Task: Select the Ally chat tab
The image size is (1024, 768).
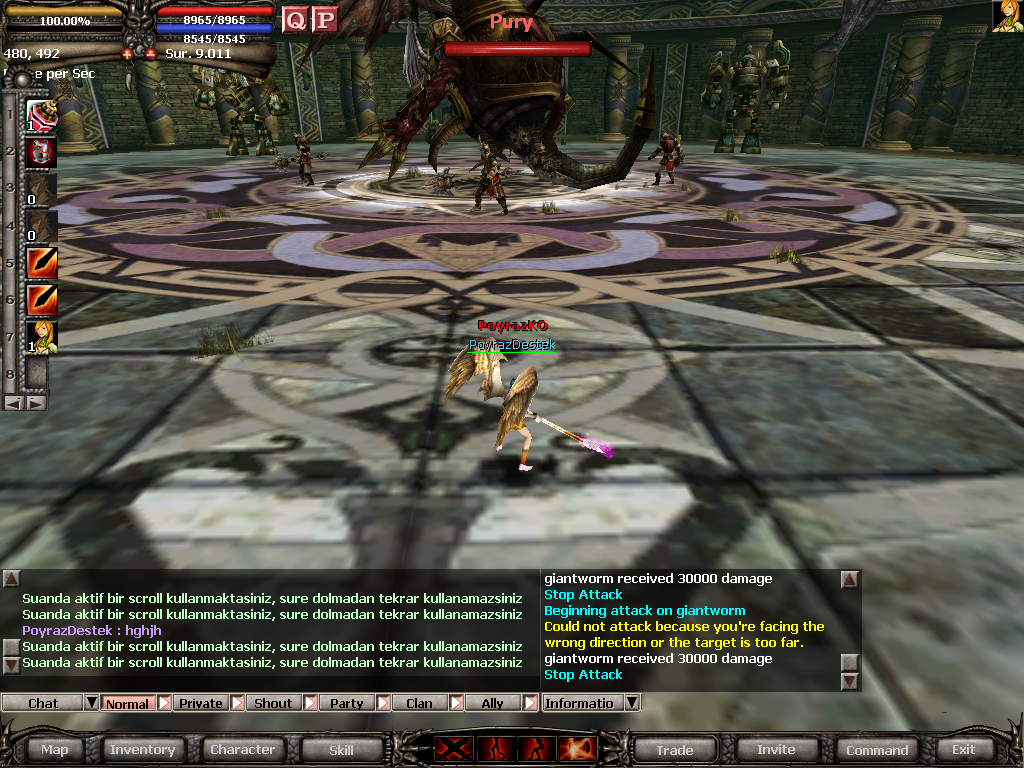Action: pos(492,703)
